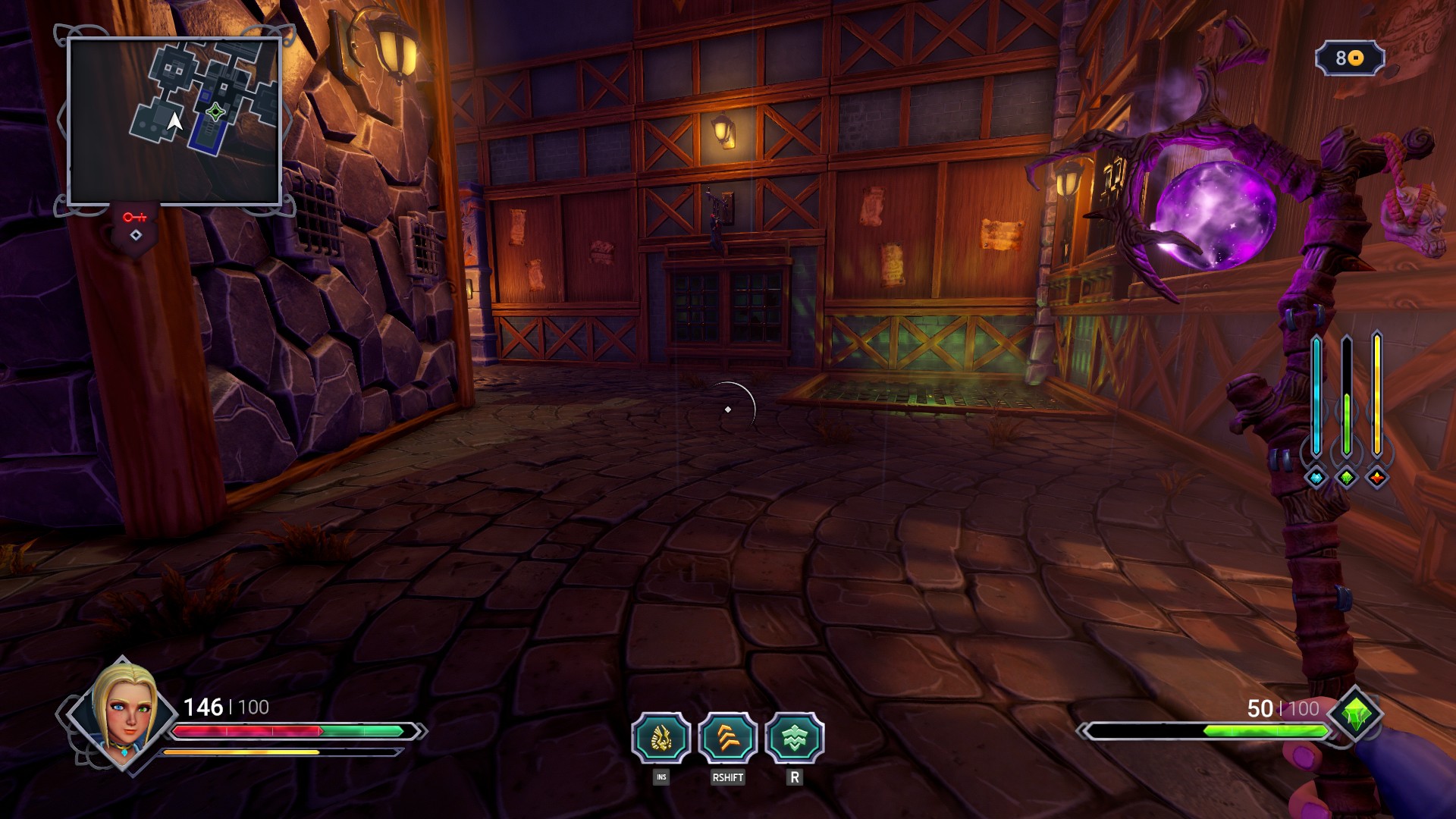Select the blue crystal ammo type
This screenshot has height=819, width=1456.
coord(1316,478)
